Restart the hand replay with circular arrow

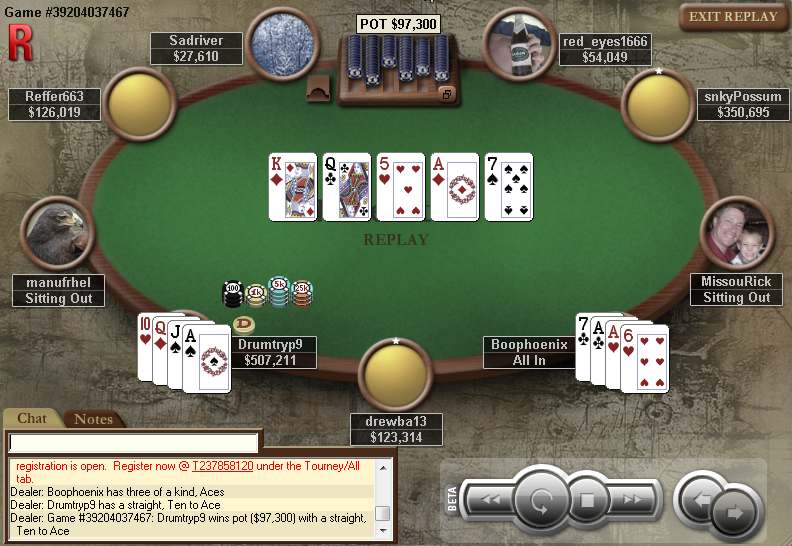(x=540, y=499)
